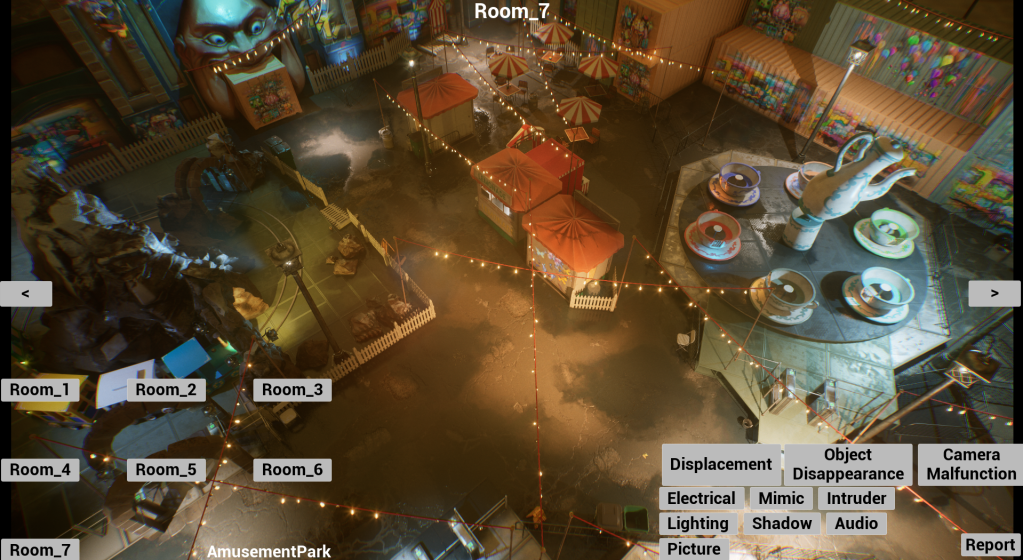The width and height of the screenshot is (1023, 560).
Task: Choose Object Disappearance anomaly
Action: pyautogui.click(x=848, y=464)
